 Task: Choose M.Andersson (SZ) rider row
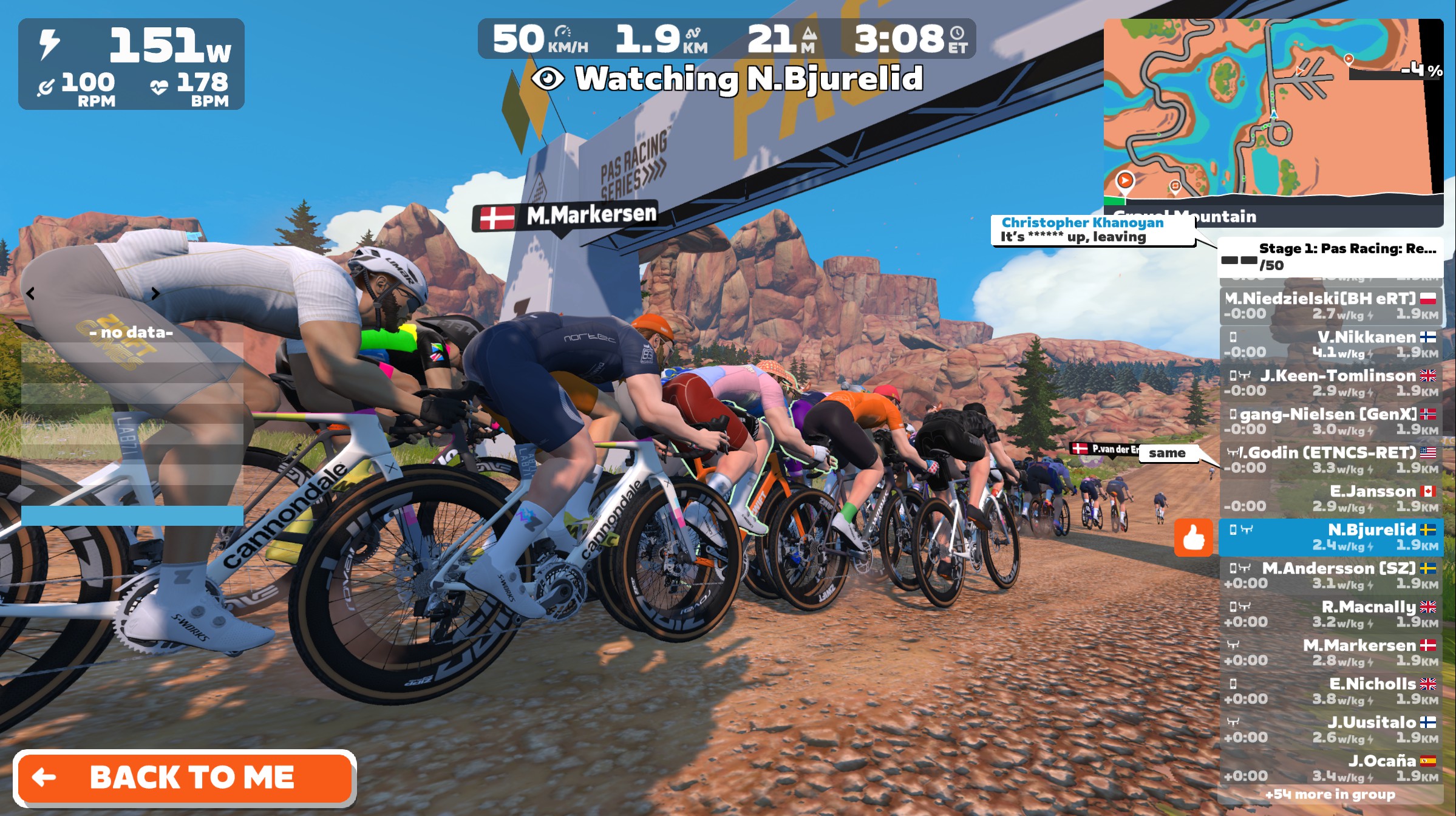pyautogui.click(x=1330, y=575)
